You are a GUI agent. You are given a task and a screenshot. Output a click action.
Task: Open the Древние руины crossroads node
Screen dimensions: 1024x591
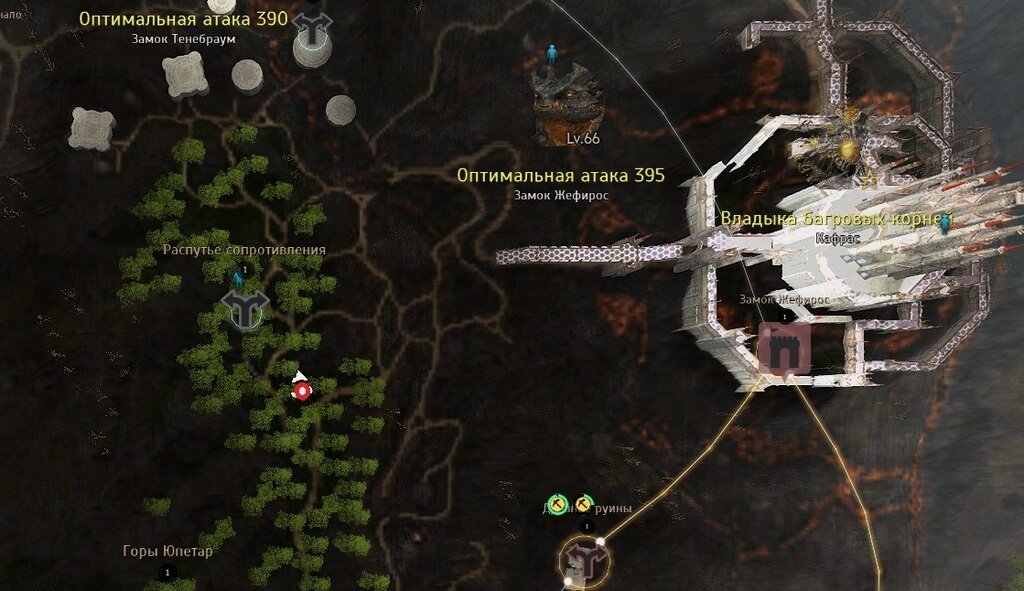(x=585, y=560)
